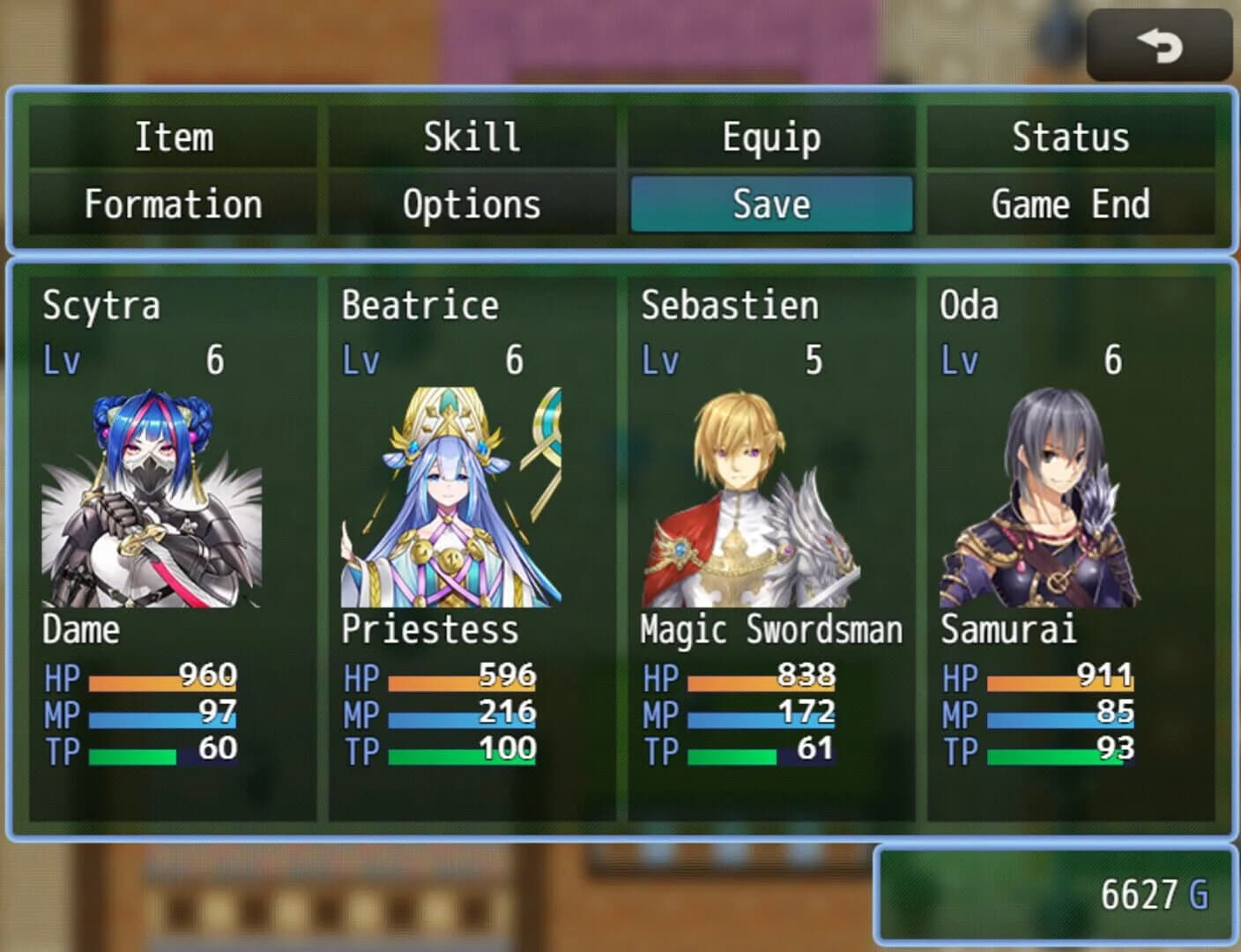1241x952 pixels.
Task: Open the Options menu
Action: tap(472, 204)
